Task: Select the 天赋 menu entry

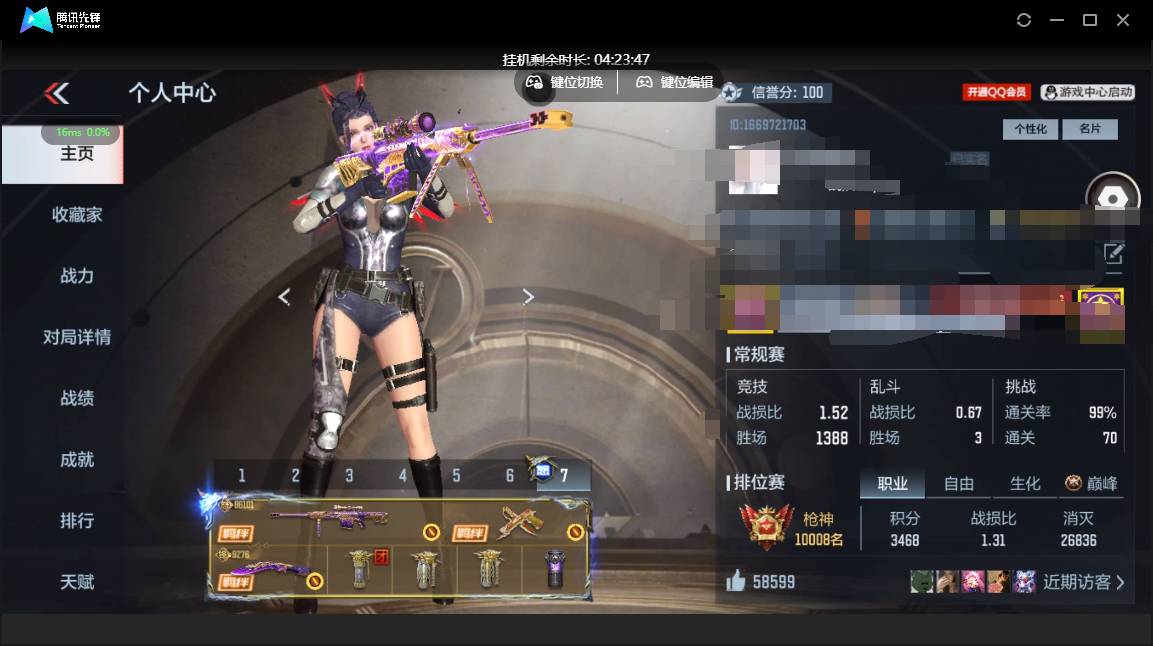Action: pos(77,581)
